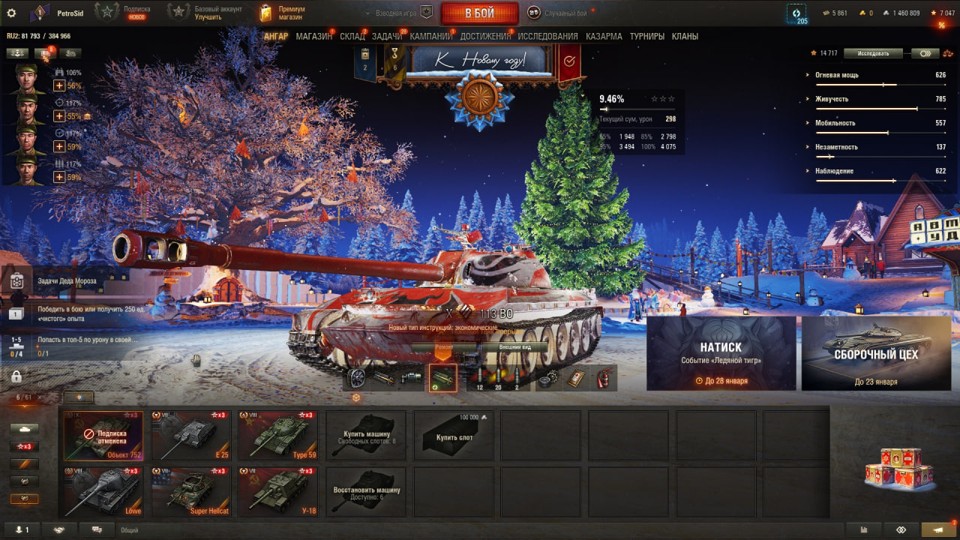The image size is (960, 540).
Task: Open the Восстановить машину tile
Action: point(365,490)
